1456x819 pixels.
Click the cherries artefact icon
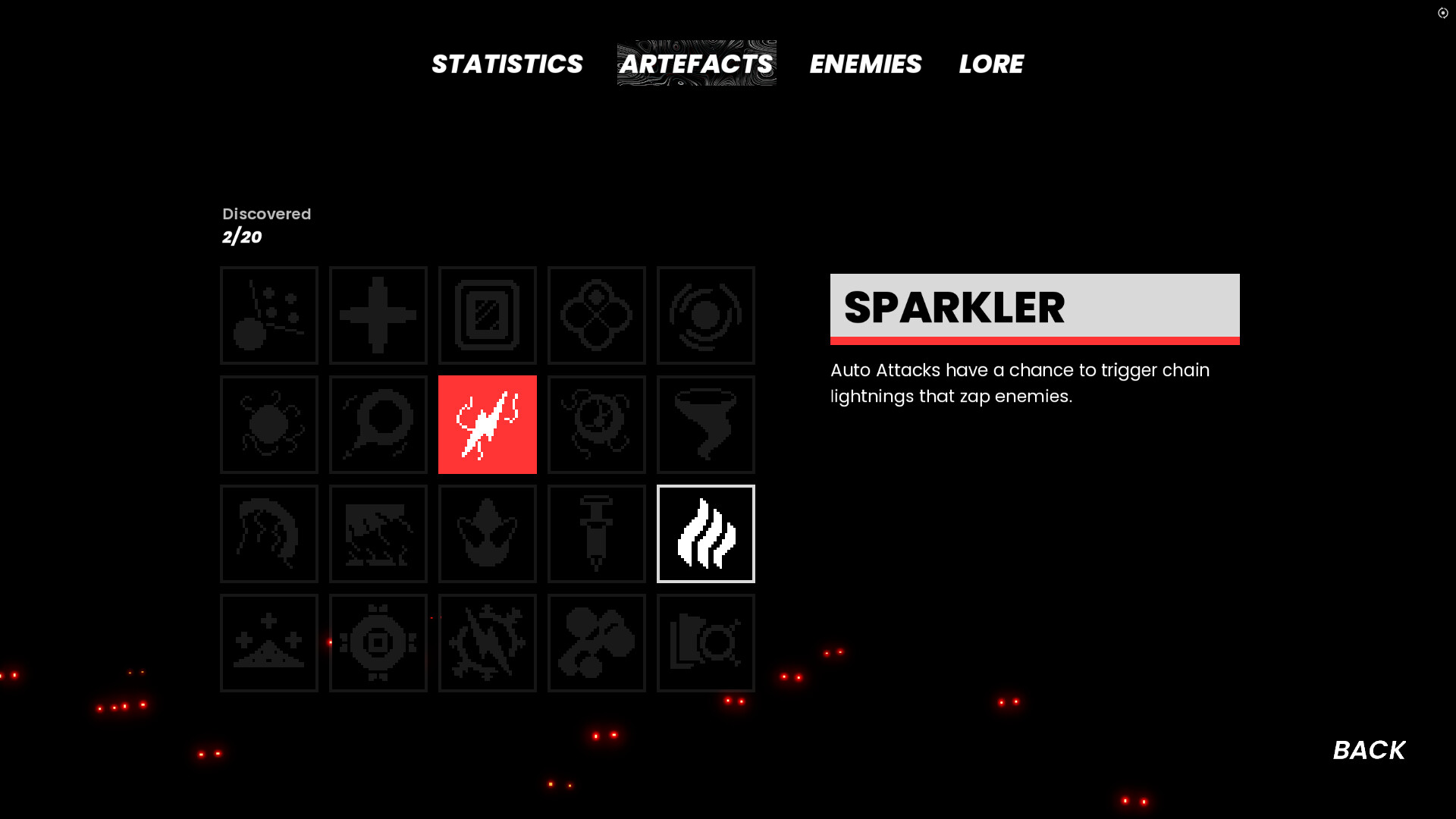pos(596,642)
